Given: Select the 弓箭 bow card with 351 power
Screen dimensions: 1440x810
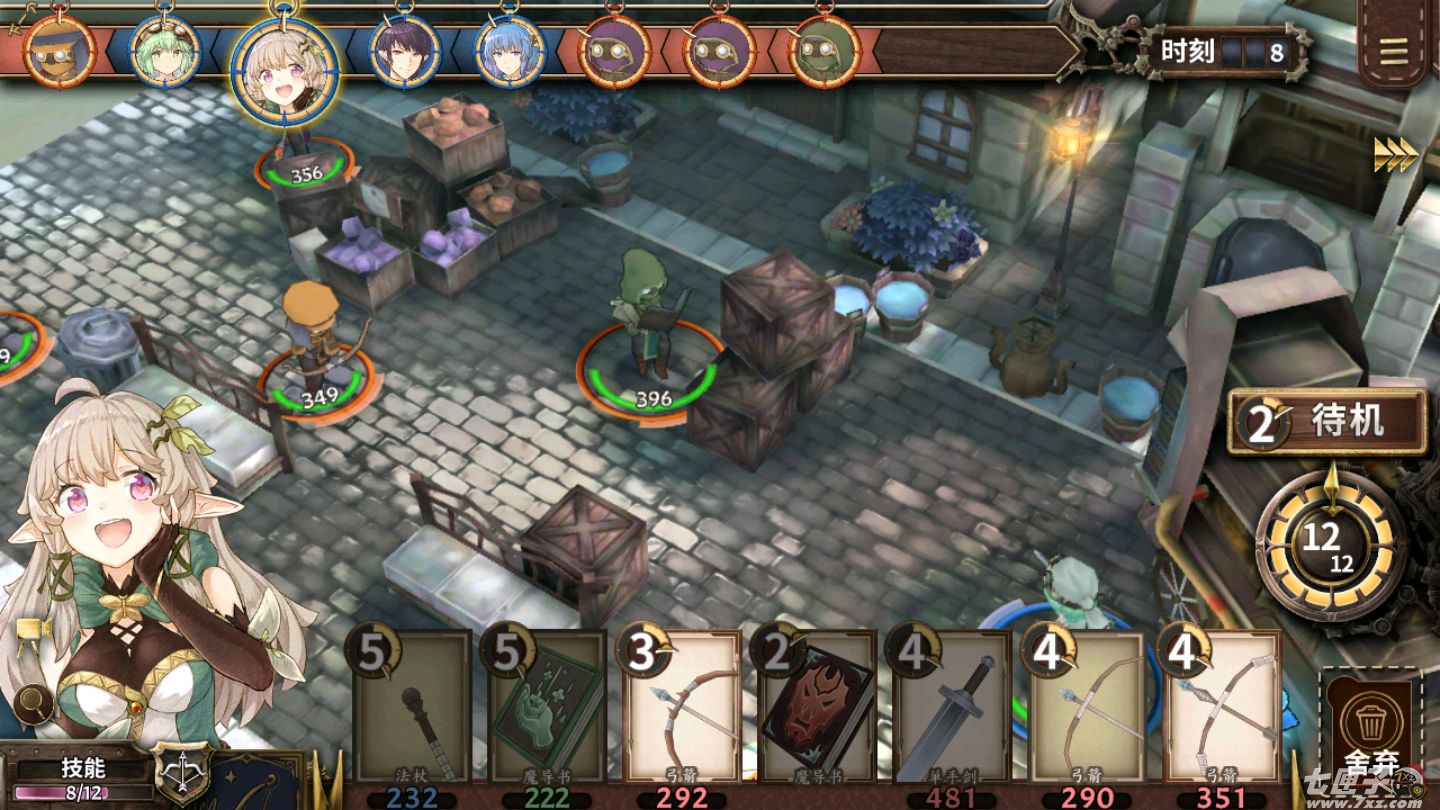Looking at the screenshot, I should coord(1222,708).
